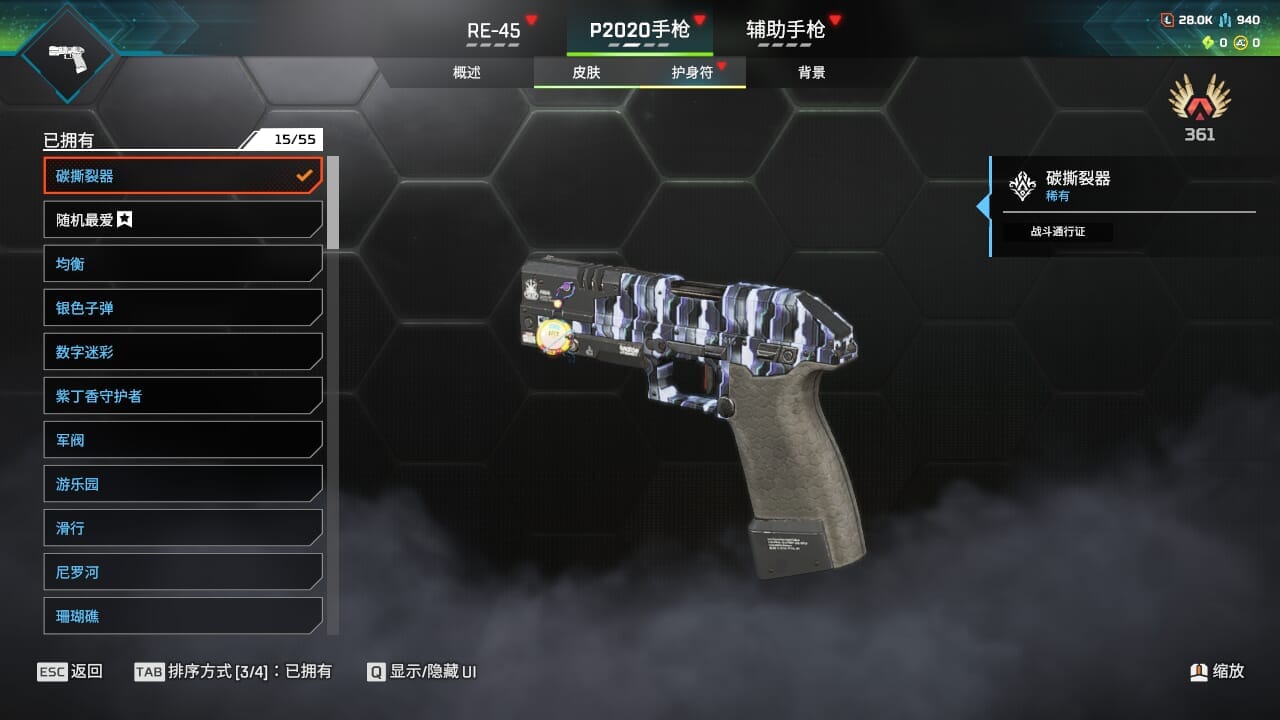Open the 辅助手枪 category tab
This screenshot has height=720, width=1280.
click(786, 30)
